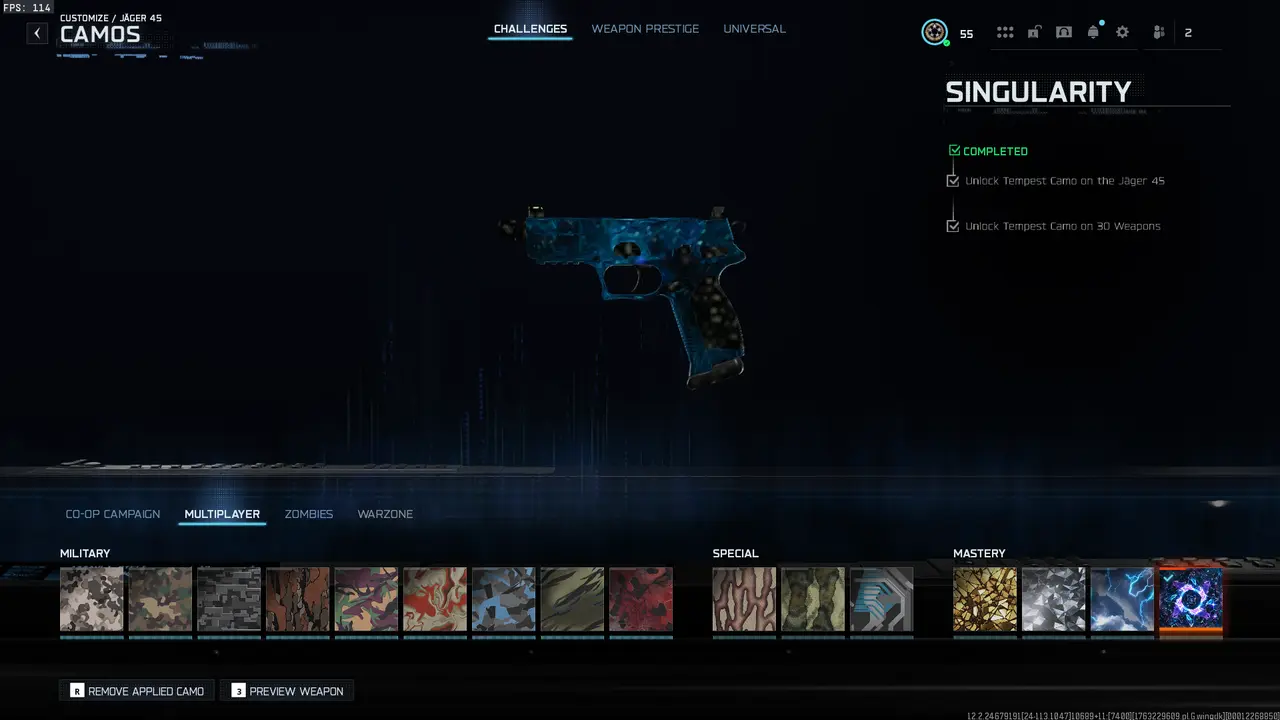Click the REMOVE APPLIED CAMO button

(136, 690)
